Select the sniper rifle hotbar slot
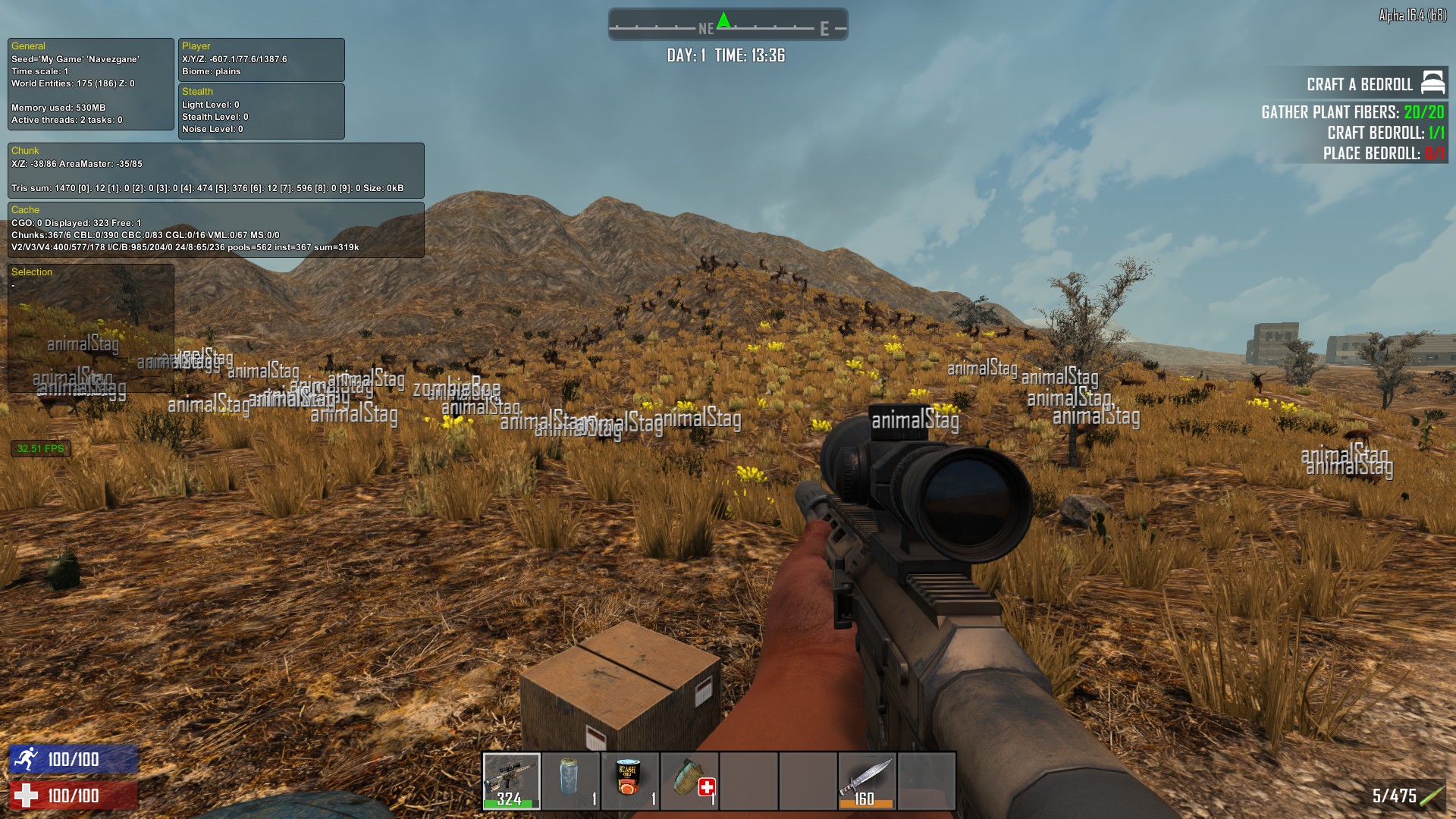This screenshot has height=819, width=1456. coord(511,780)
